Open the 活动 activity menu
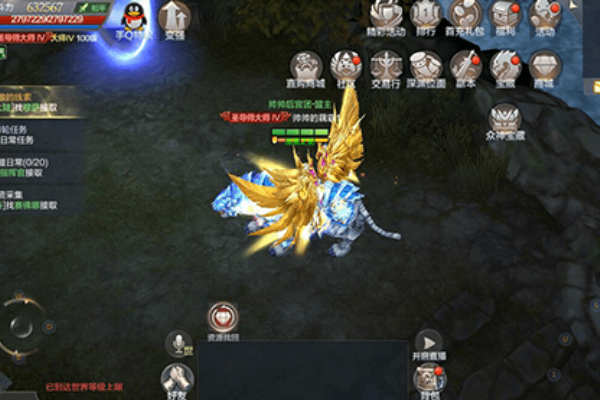 point(544,14)
